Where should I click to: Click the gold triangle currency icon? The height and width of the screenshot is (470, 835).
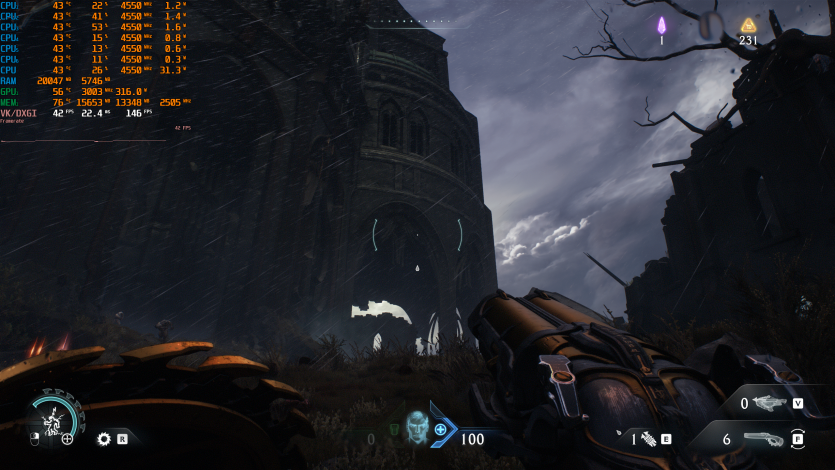tap(747, 25)
